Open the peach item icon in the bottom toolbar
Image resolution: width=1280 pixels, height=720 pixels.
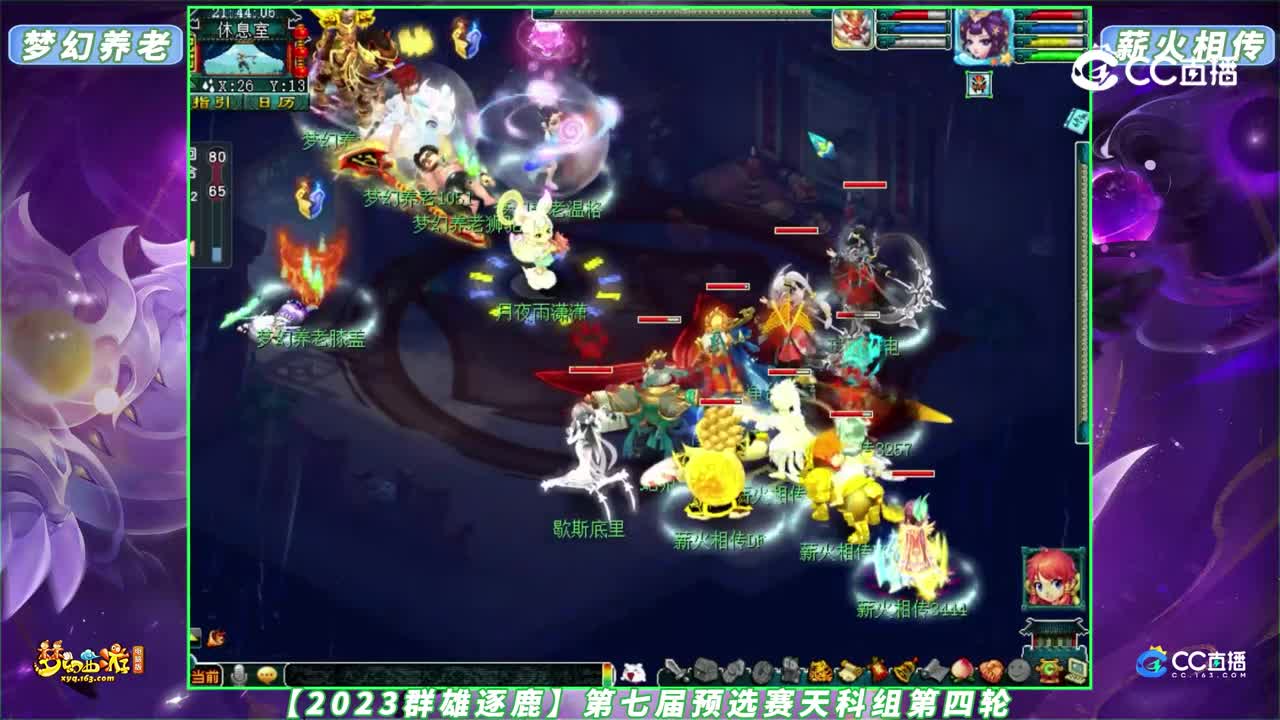pos(961,667)
